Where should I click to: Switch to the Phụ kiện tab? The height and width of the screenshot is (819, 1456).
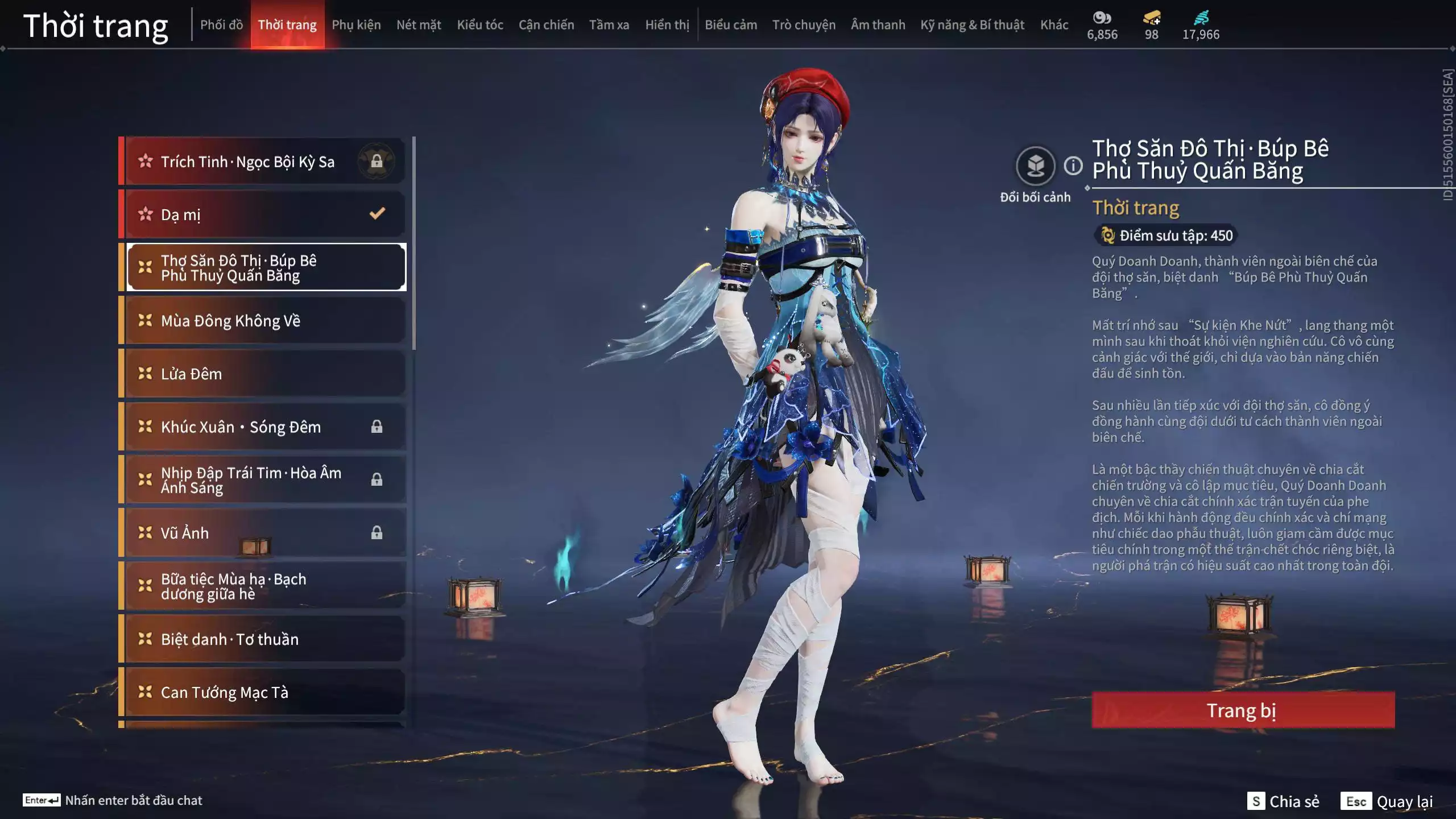click(x=357, y=24)
